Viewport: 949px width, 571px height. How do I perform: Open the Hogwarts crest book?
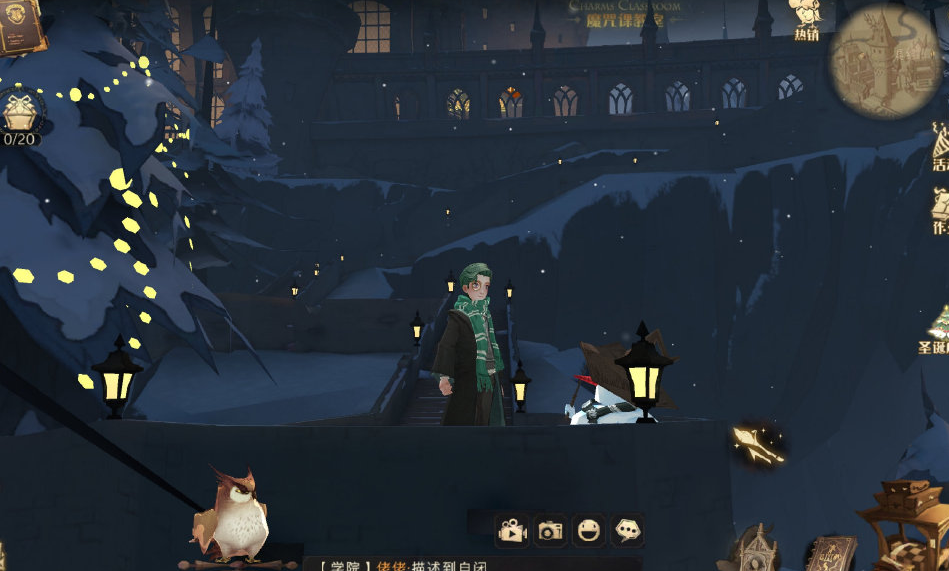coord(17,27)
